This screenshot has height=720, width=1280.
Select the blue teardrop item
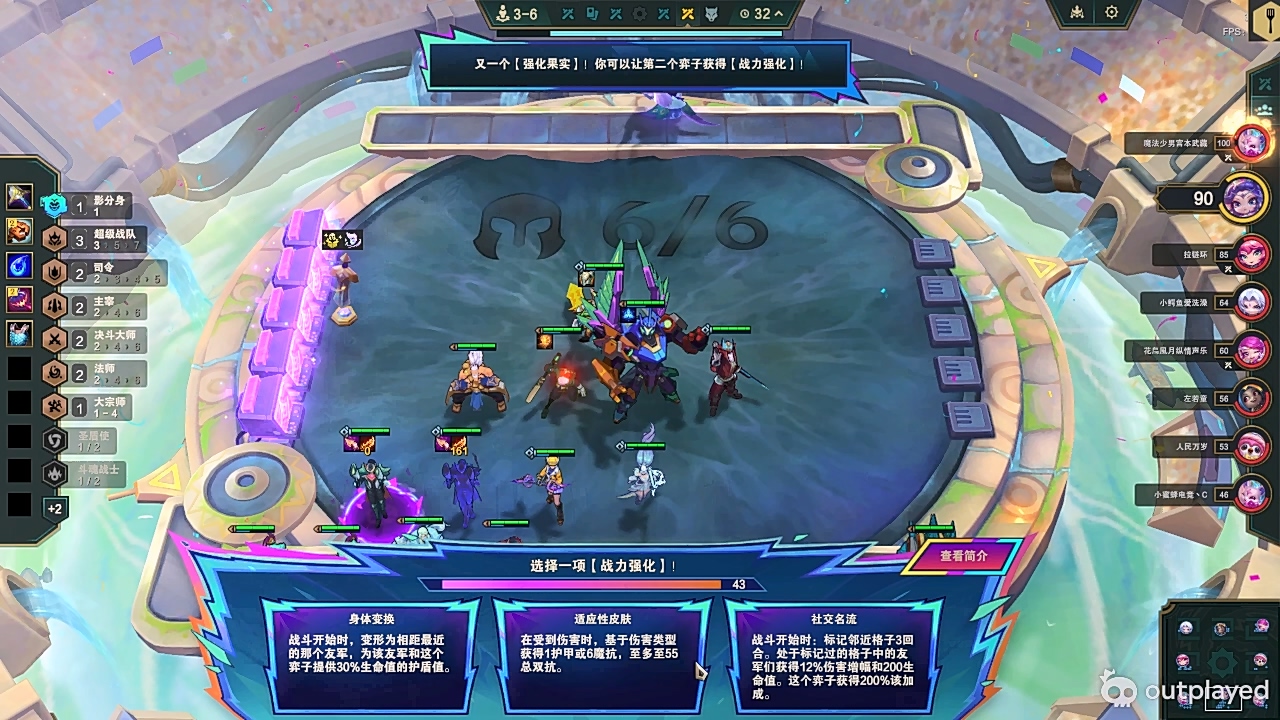pos(20,265)
